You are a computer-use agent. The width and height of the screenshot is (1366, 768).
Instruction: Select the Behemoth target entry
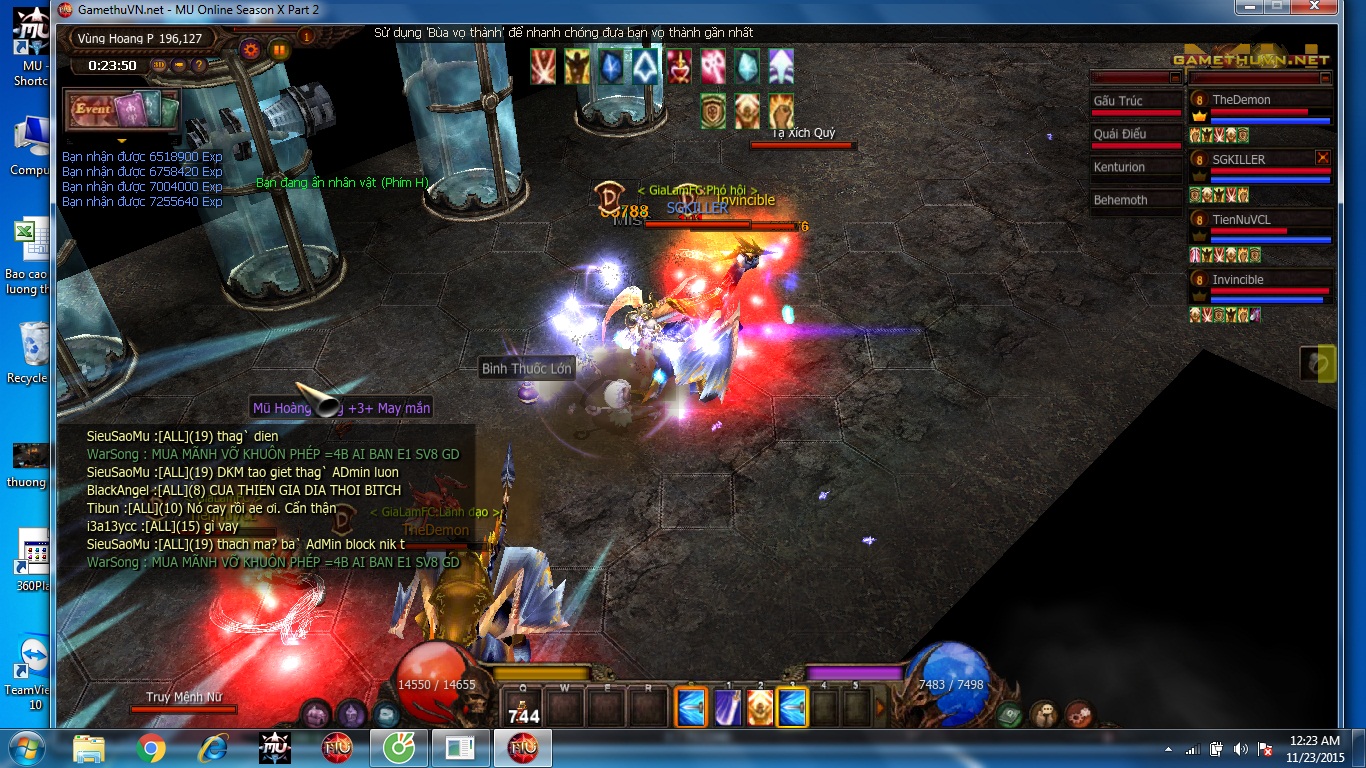click(1135, 200)
